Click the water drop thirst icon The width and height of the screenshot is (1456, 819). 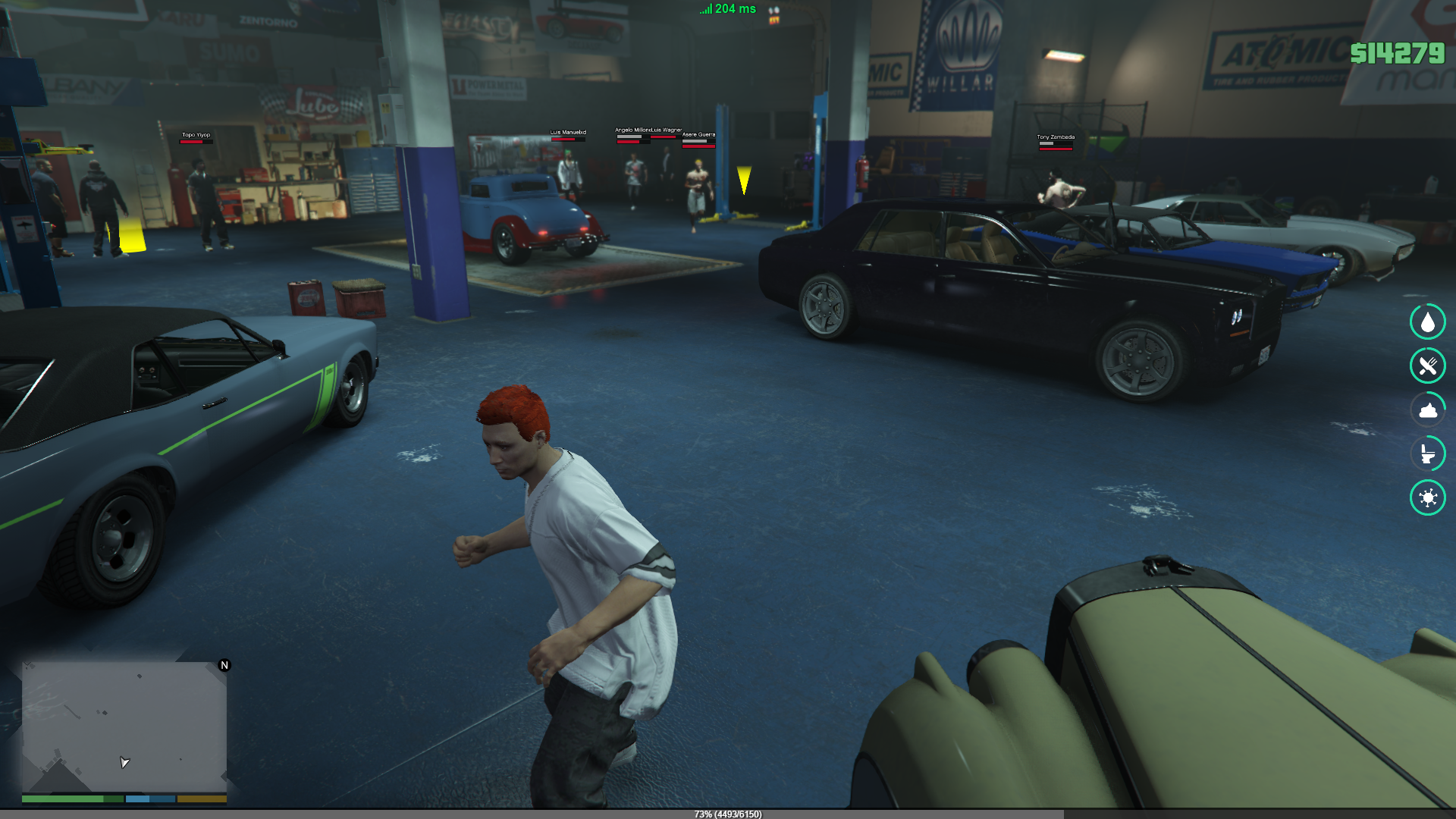[1427, 322]
